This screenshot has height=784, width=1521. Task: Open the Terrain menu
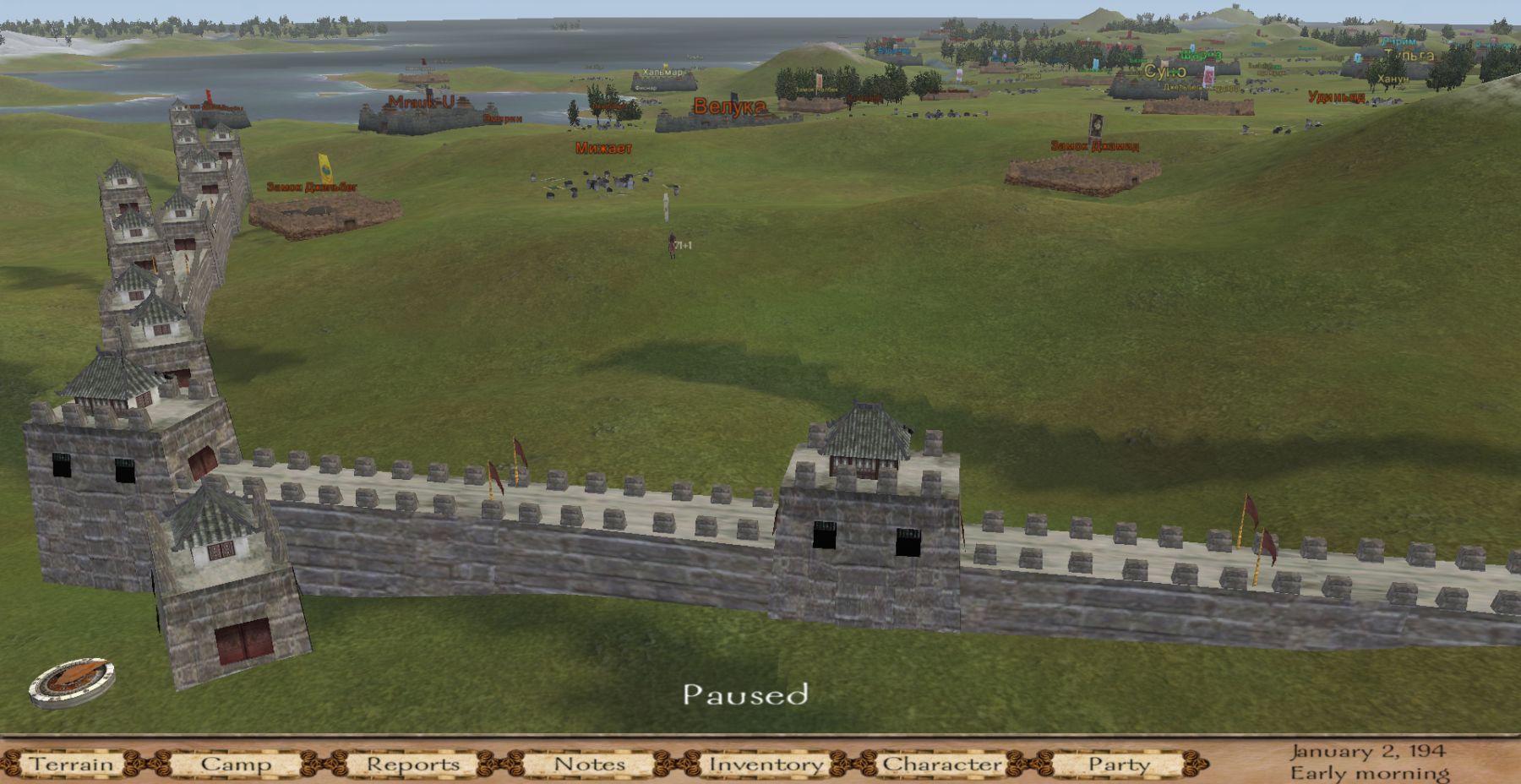pyautogui.click(x=72, y=765)
